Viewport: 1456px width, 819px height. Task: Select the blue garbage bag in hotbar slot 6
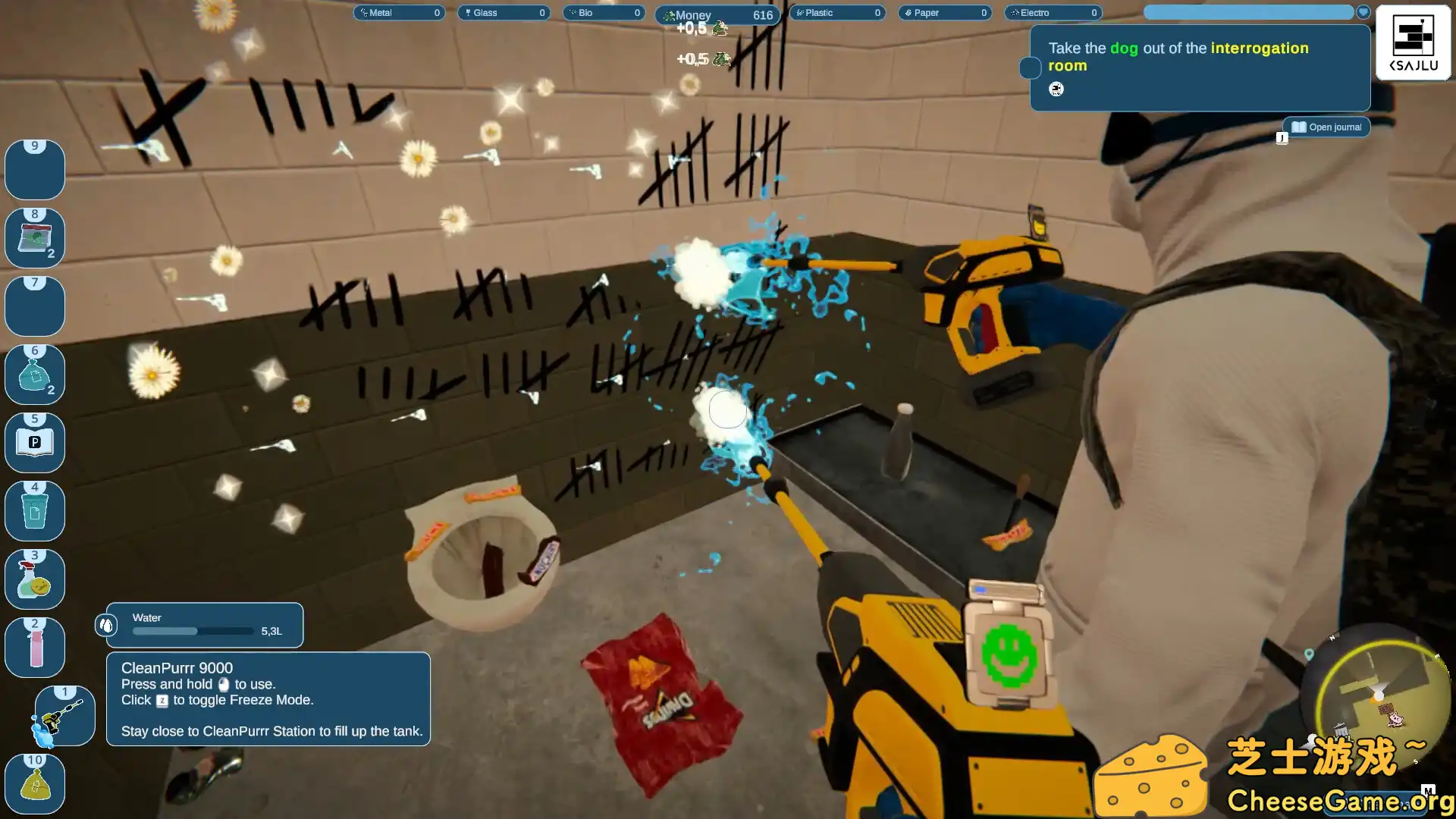point(35,374)
